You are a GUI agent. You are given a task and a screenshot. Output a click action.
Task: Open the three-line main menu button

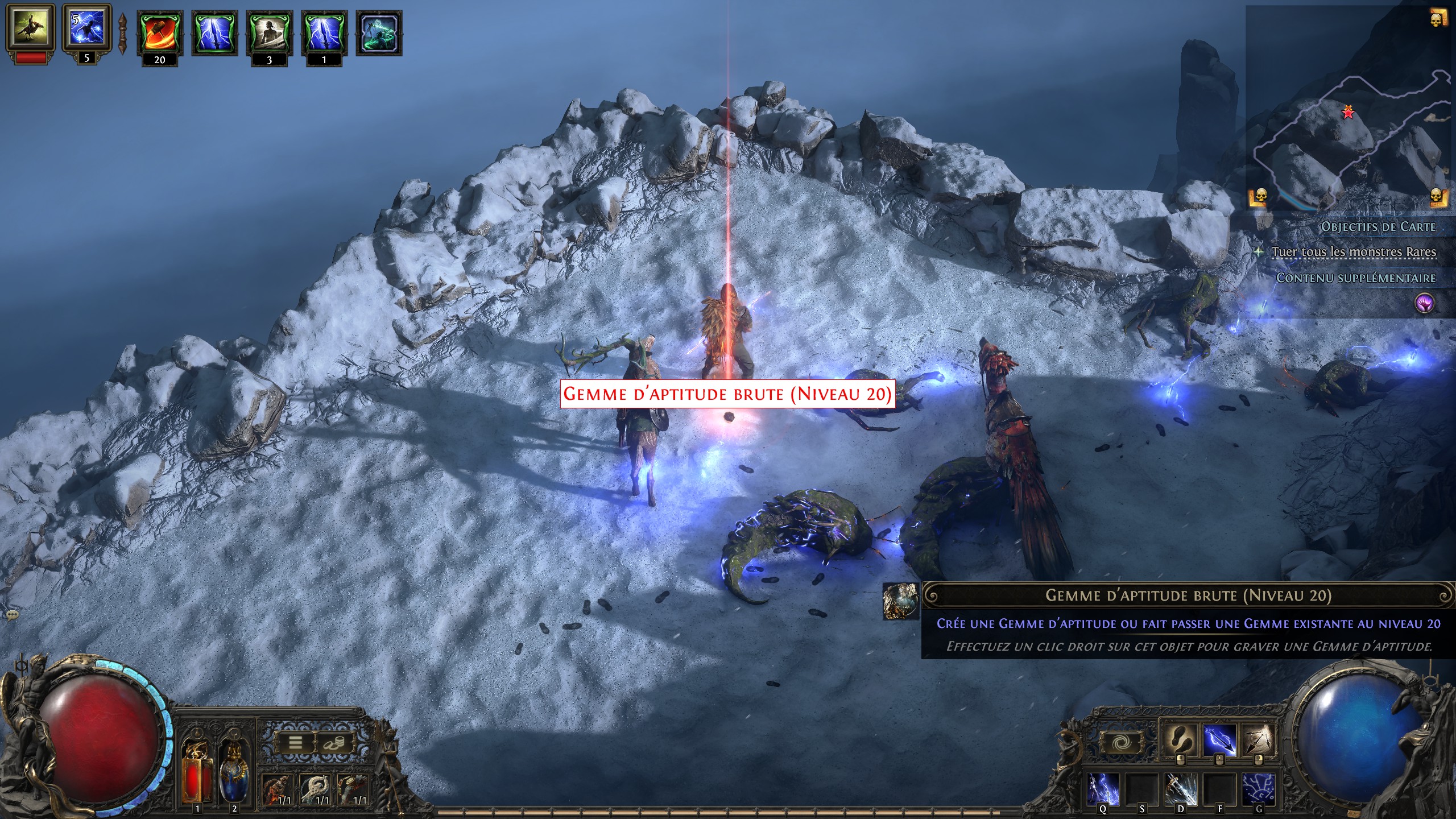(x=296, y=743)
